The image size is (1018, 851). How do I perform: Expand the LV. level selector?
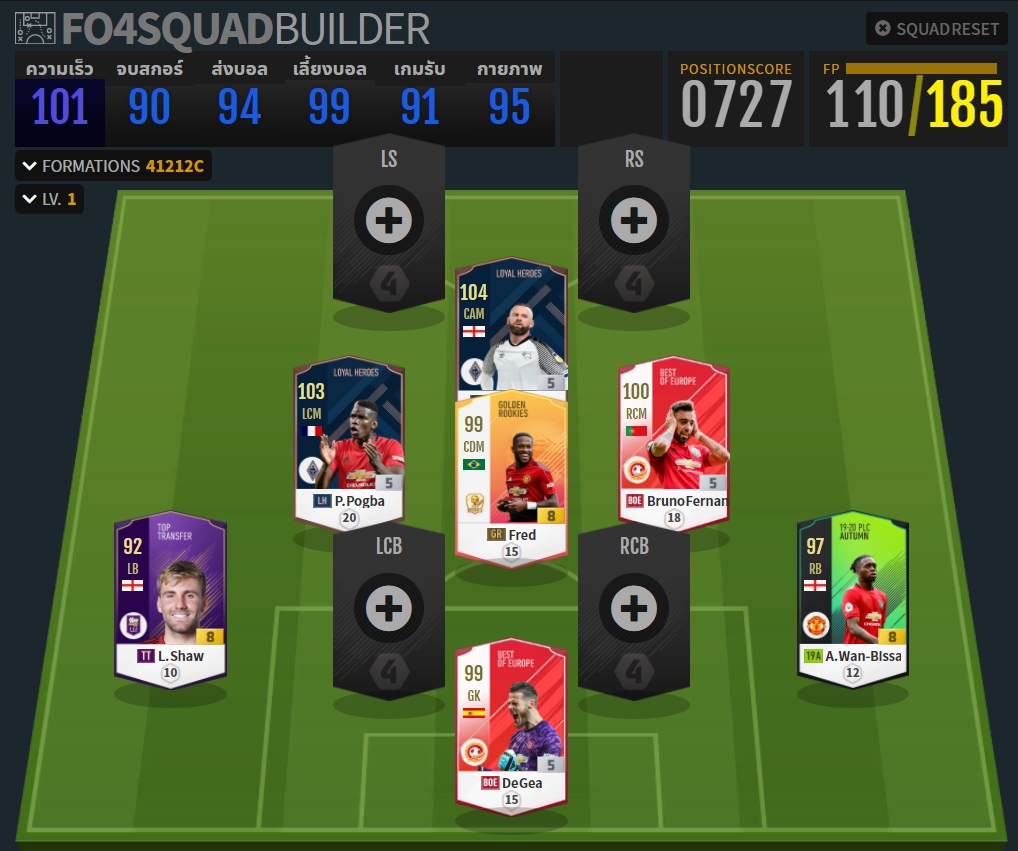[x=48, y=199]
